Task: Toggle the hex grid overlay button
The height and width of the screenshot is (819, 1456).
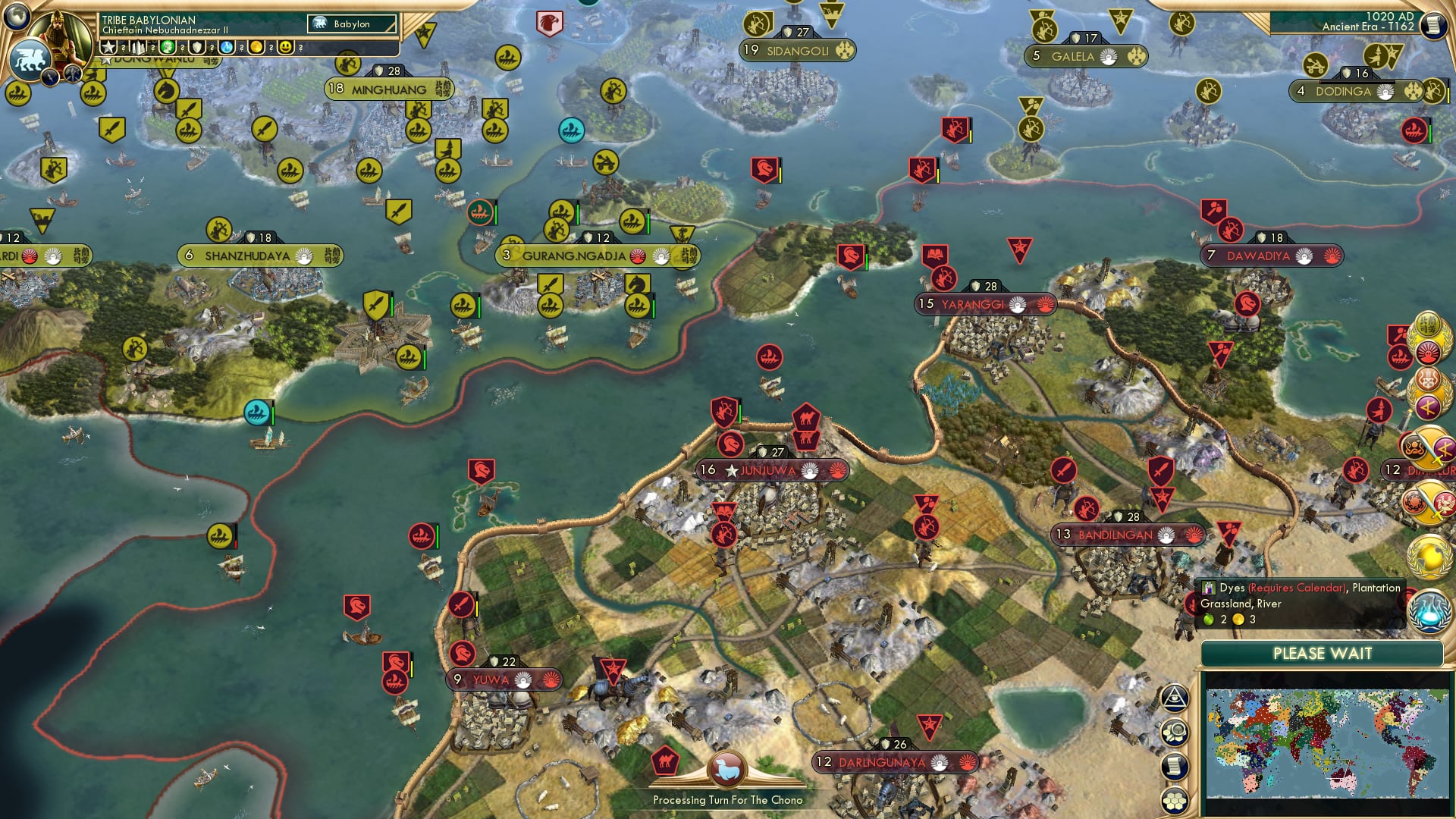Action: pos(1175,799)
